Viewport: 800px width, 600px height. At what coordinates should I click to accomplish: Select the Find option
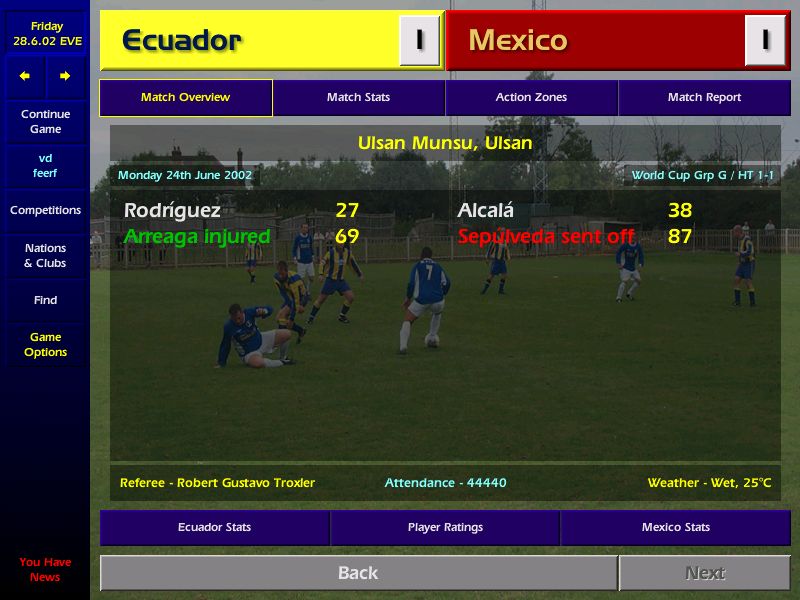click(45, 300)
